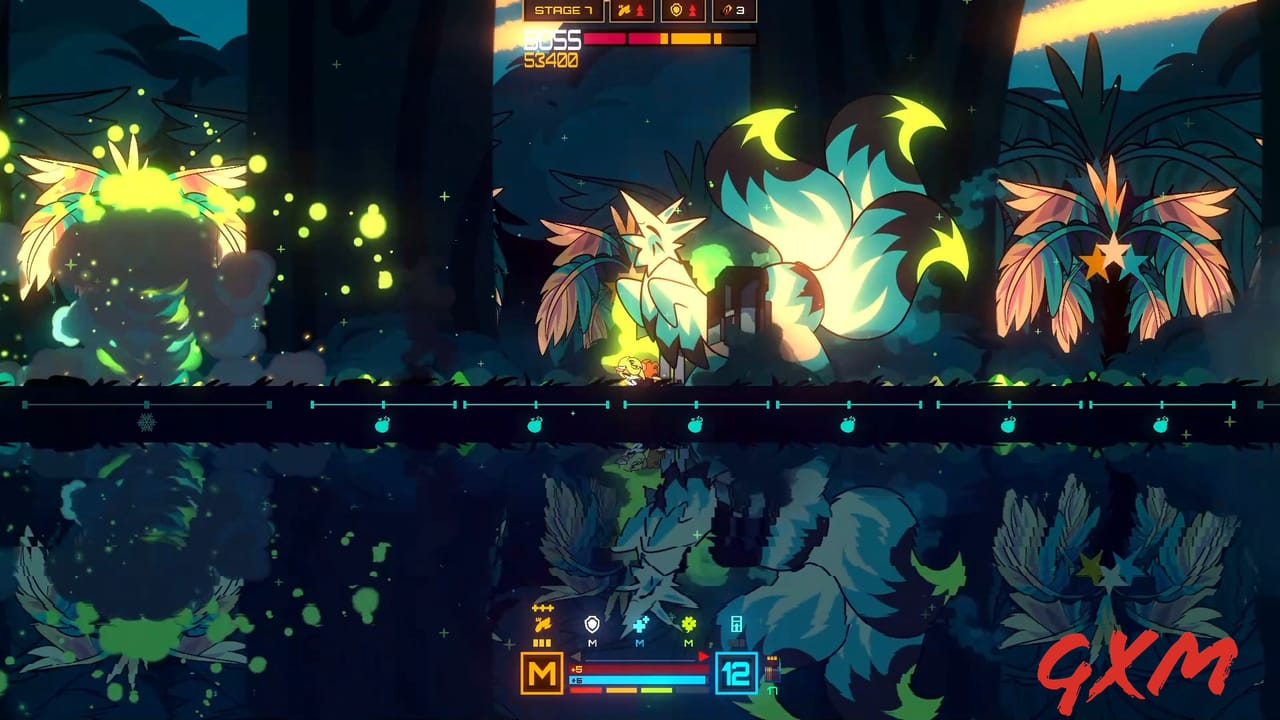Click the golden shield emblem in top bar

click(676, 10)
